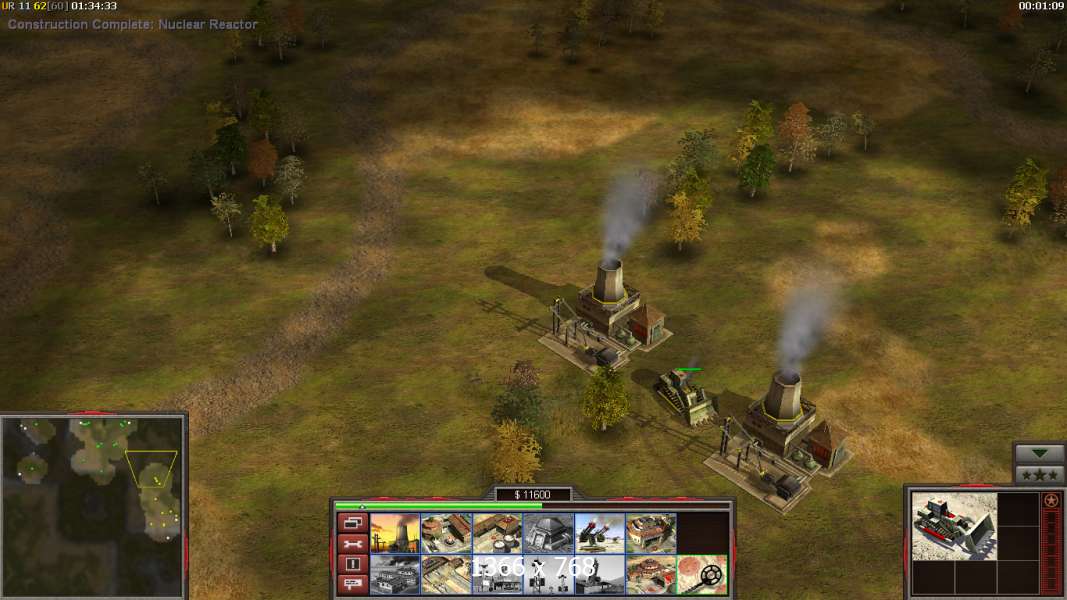Choose the War Factory build icon

pyautogui.click(x=650, y=533)
